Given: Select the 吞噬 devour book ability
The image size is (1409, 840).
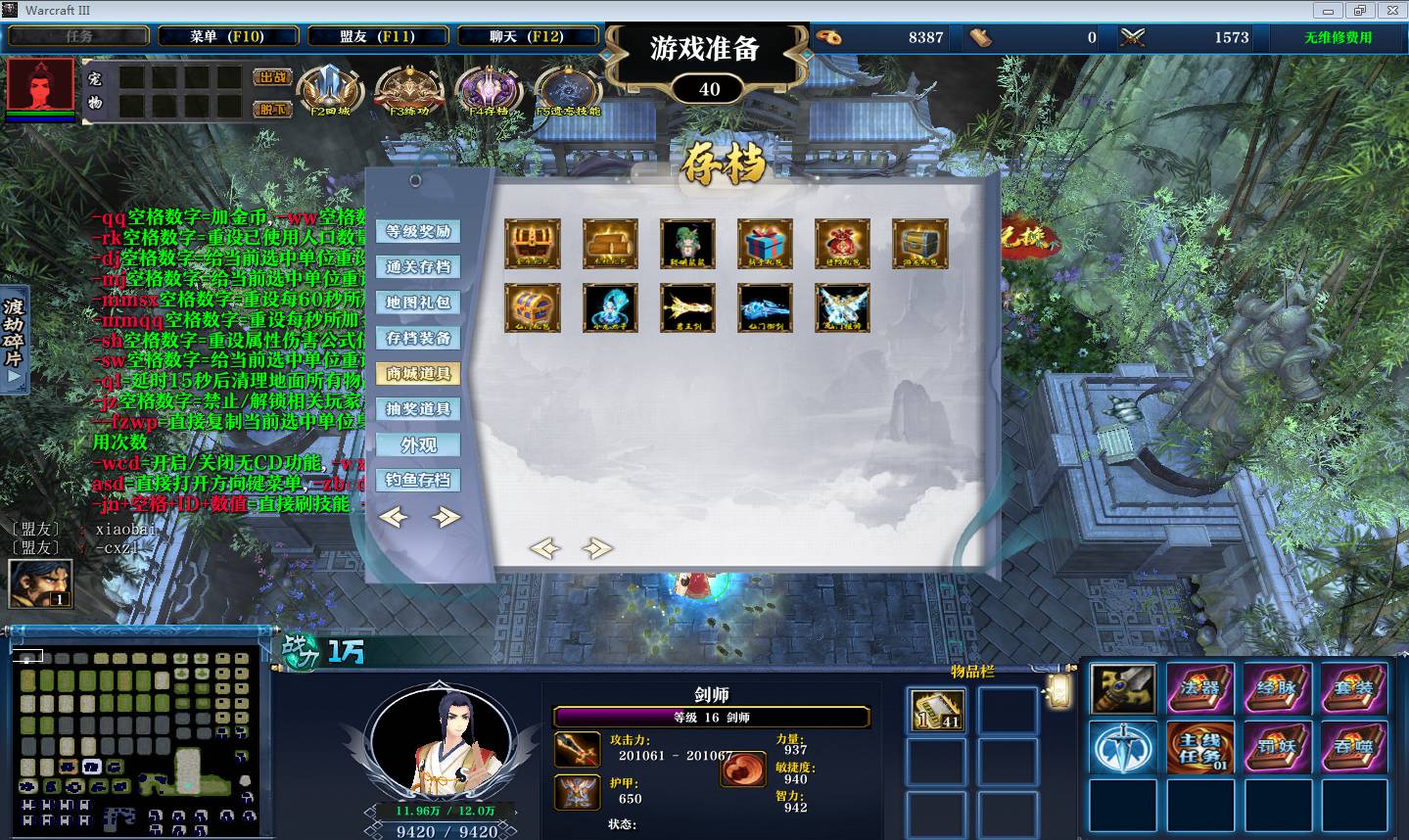Looking at the screenshot, I should point(1354,747).
